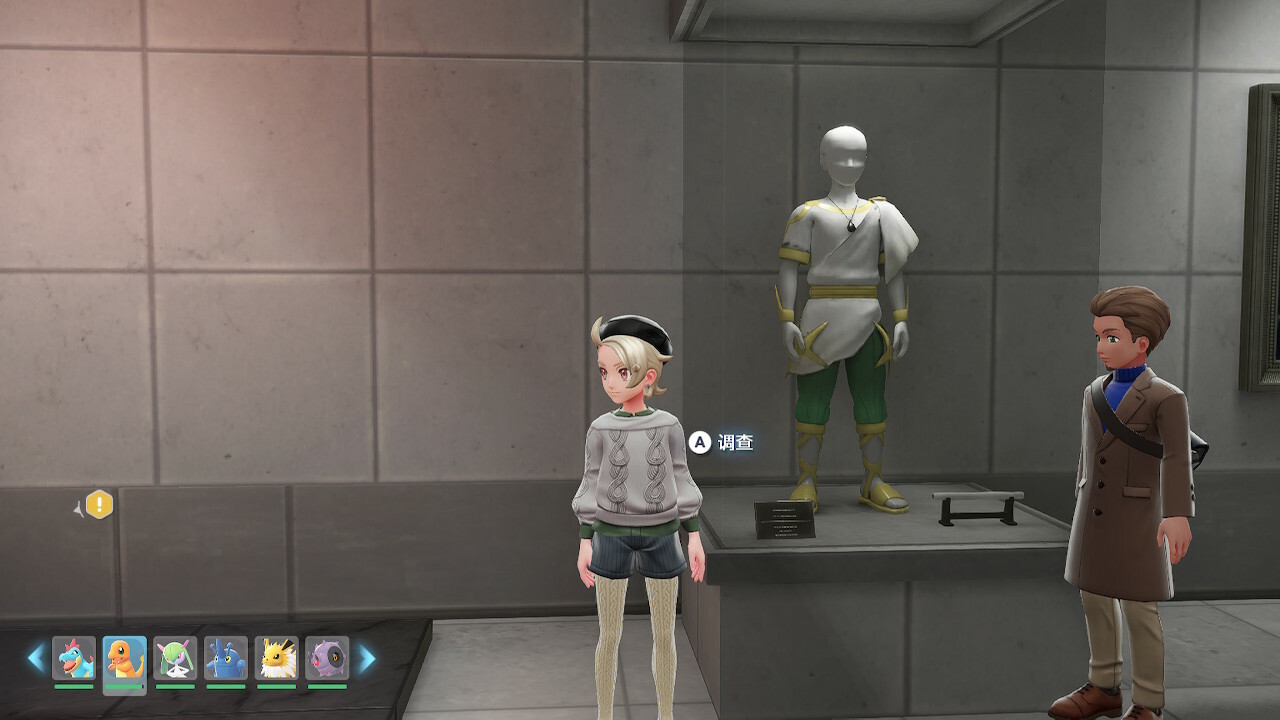
Task: Click the yellow exclamation quest marker
Action: coord(99,505)
